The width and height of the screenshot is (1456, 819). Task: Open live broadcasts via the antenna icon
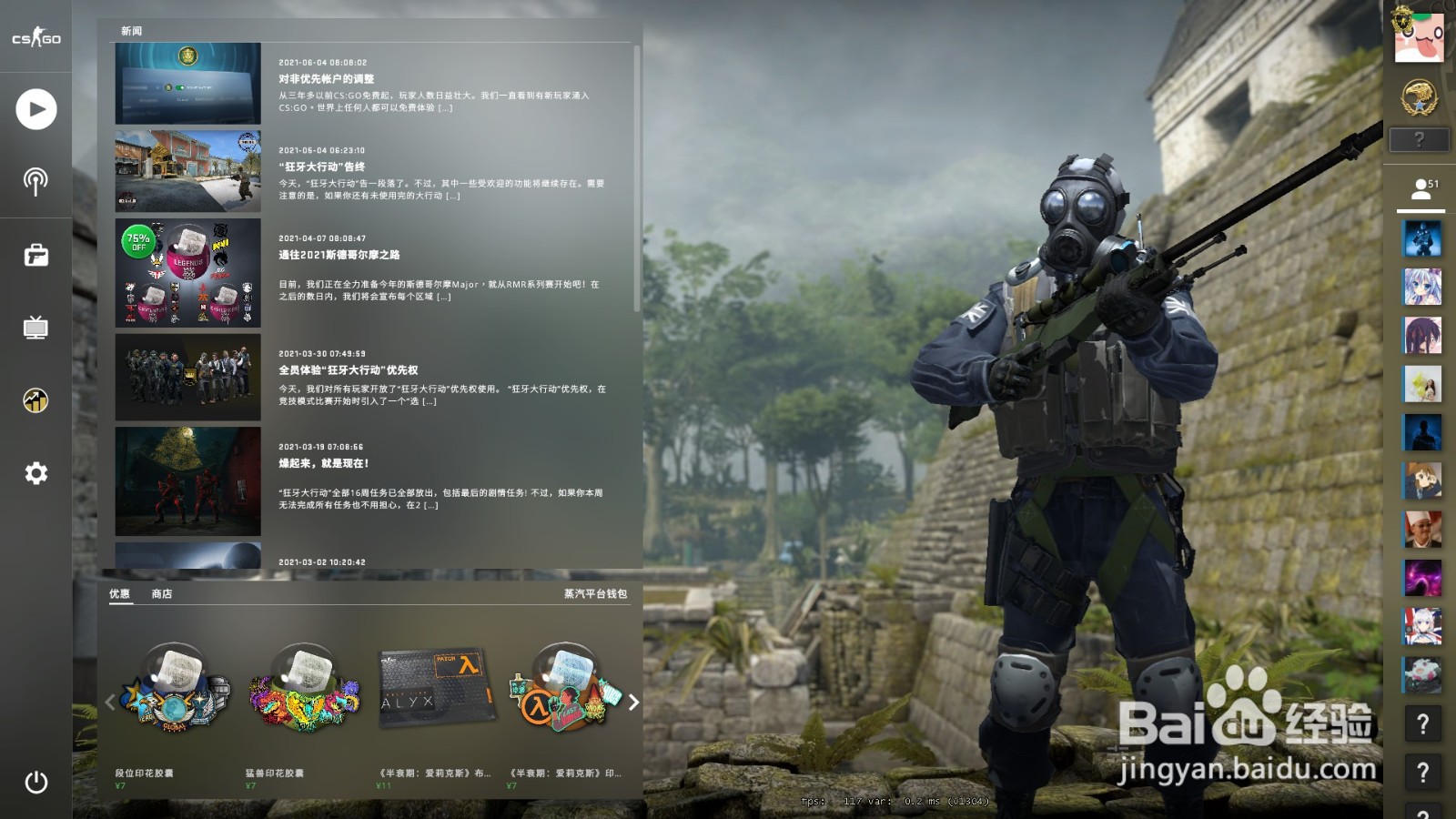[x=35, y=182]
